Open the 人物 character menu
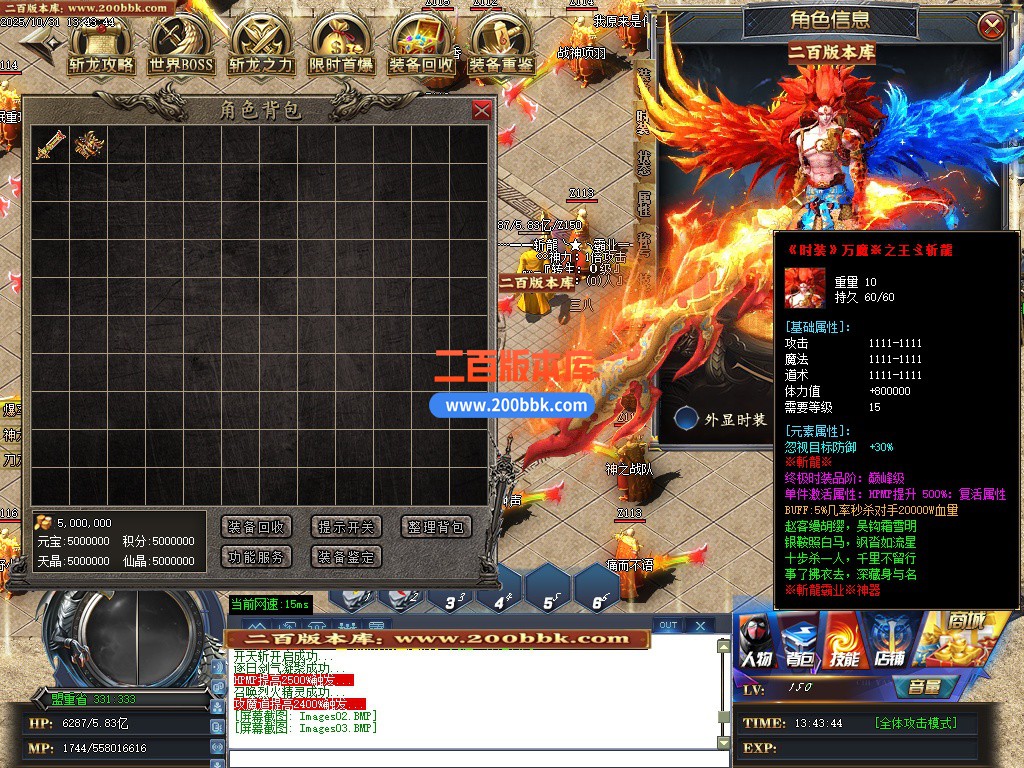 click(x=757, y=643)
